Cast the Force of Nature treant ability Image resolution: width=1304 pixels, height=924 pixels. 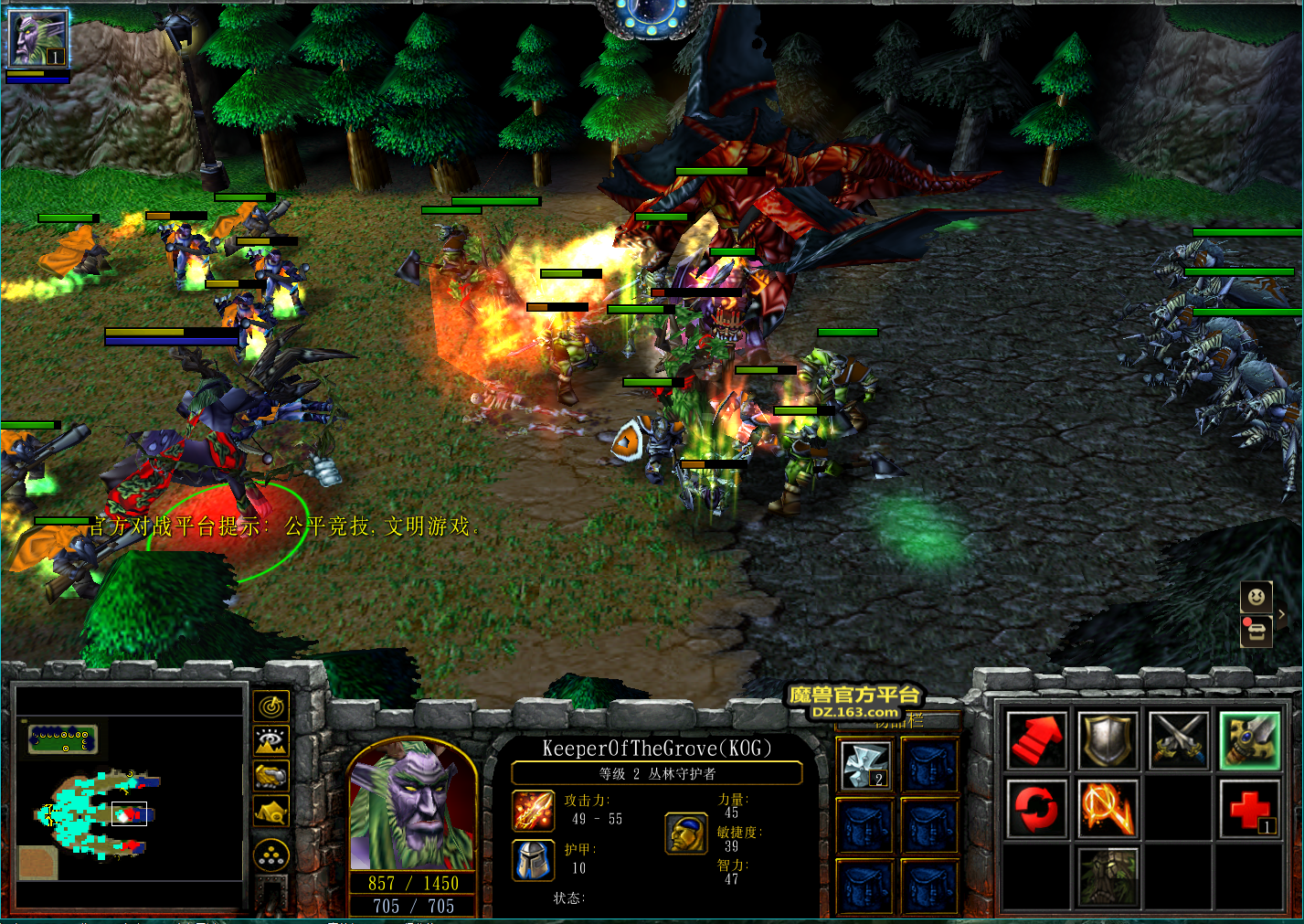click(1108, 876)
